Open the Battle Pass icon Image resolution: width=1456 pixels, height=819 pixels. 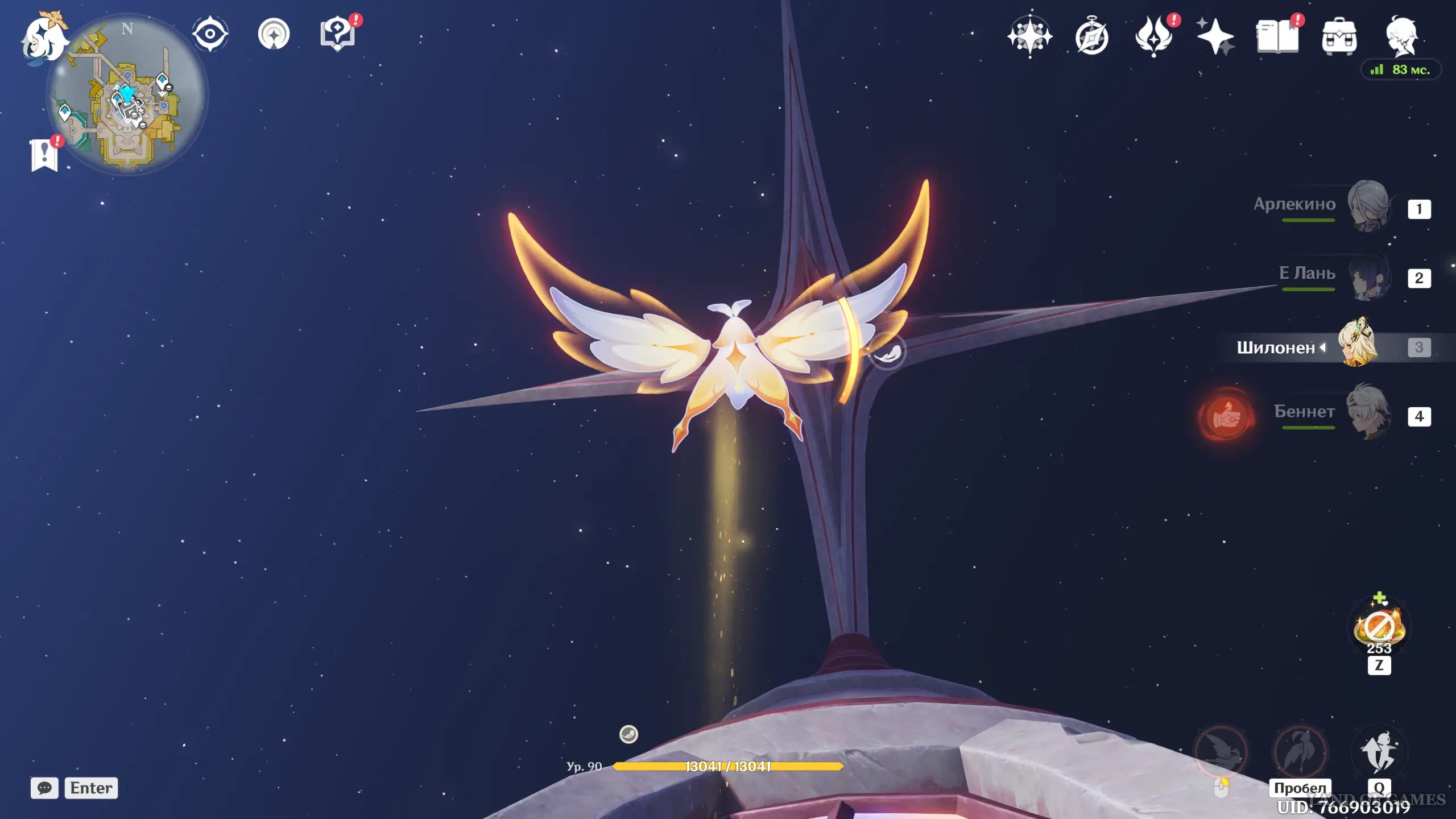coord(1153,36)
